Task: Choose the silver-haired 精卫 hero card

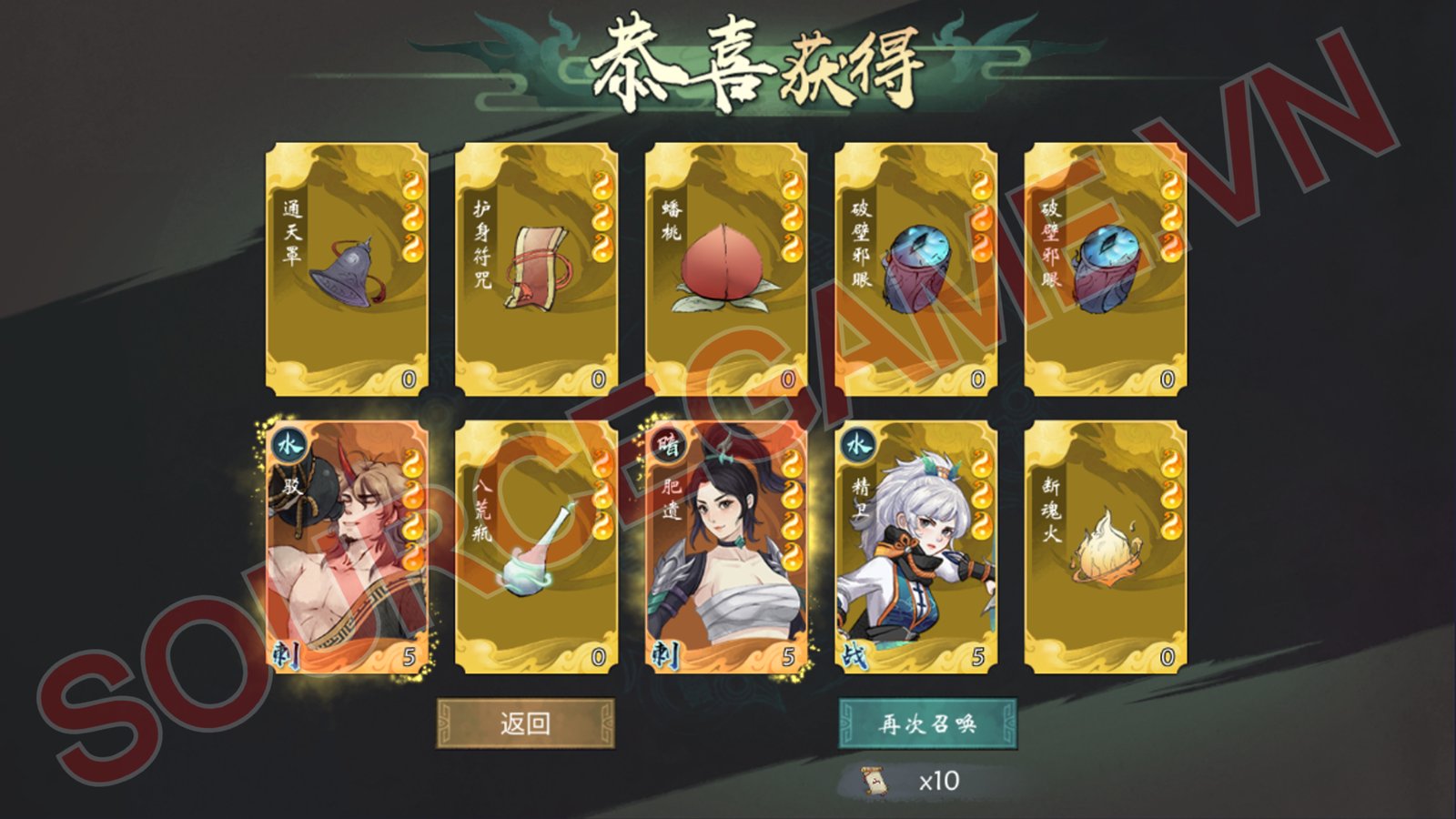Action: pos(915,546)
